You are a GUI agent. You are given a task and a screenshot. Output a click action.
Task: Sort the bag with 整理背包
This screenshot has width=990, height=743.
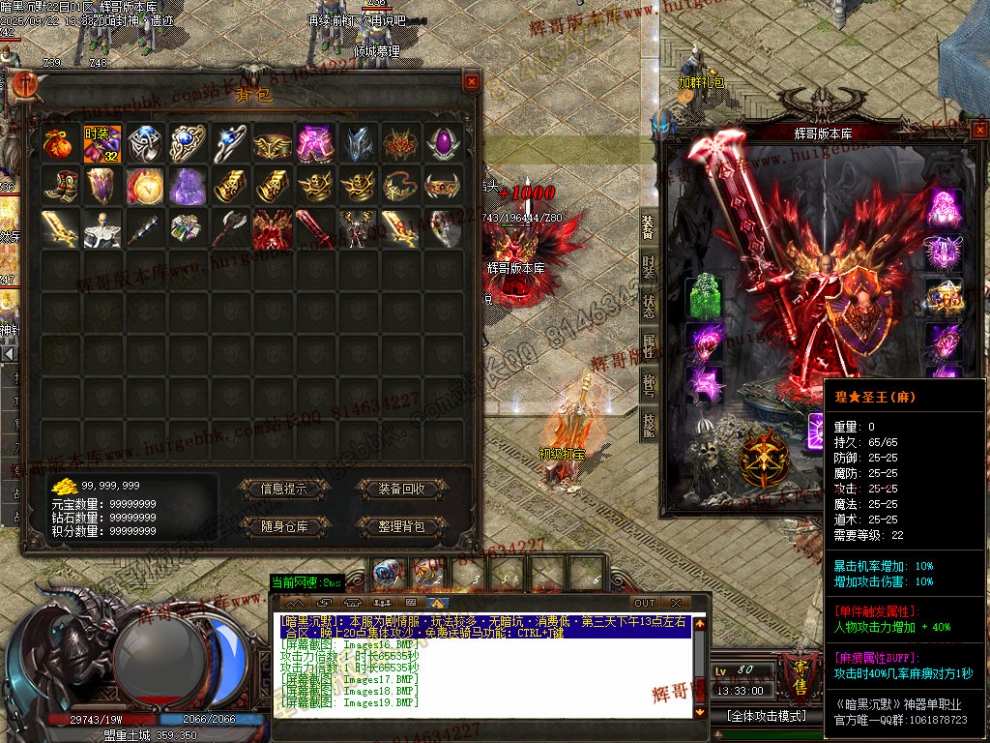402,526
